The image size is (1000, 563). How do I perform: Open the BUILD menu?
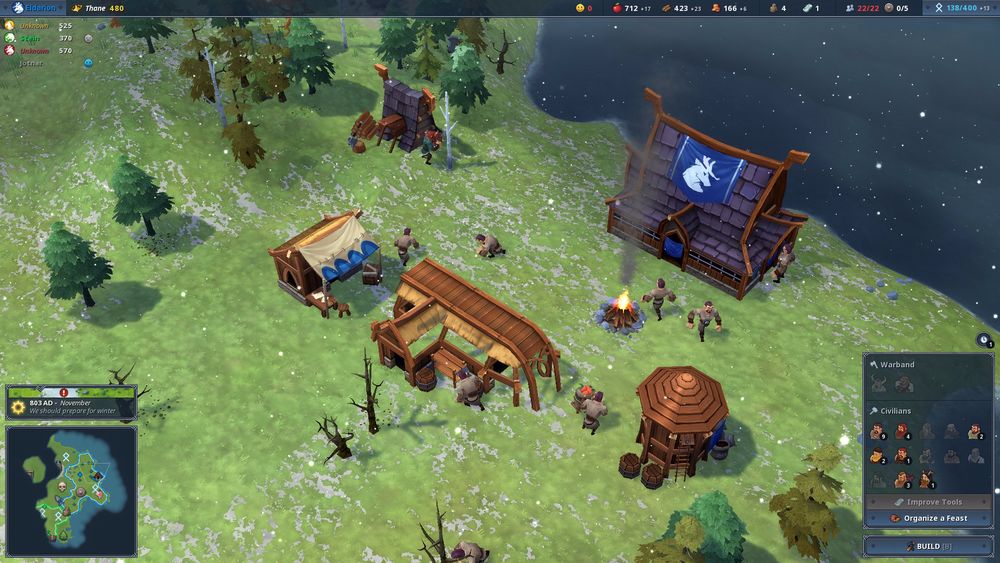tap(922, 546)
